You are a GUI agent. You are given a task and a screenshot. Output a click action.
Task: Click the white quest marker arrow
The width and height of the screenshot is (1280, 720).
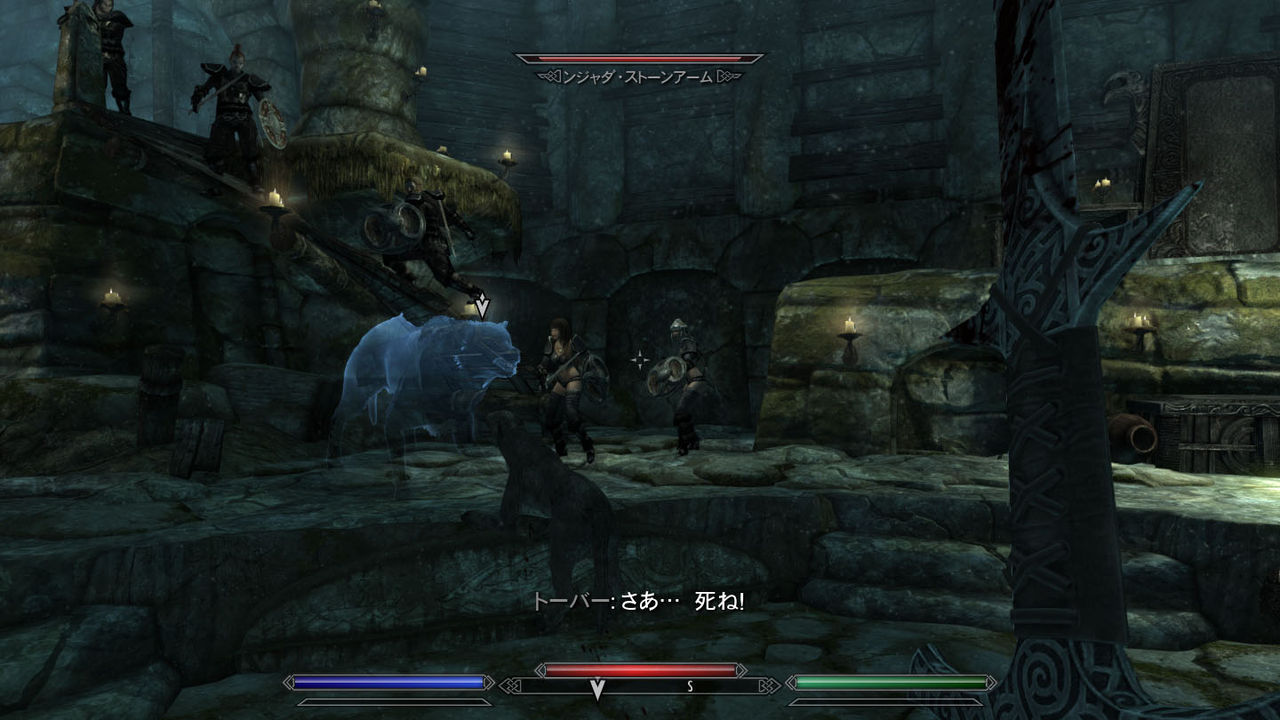pos(484,303)
